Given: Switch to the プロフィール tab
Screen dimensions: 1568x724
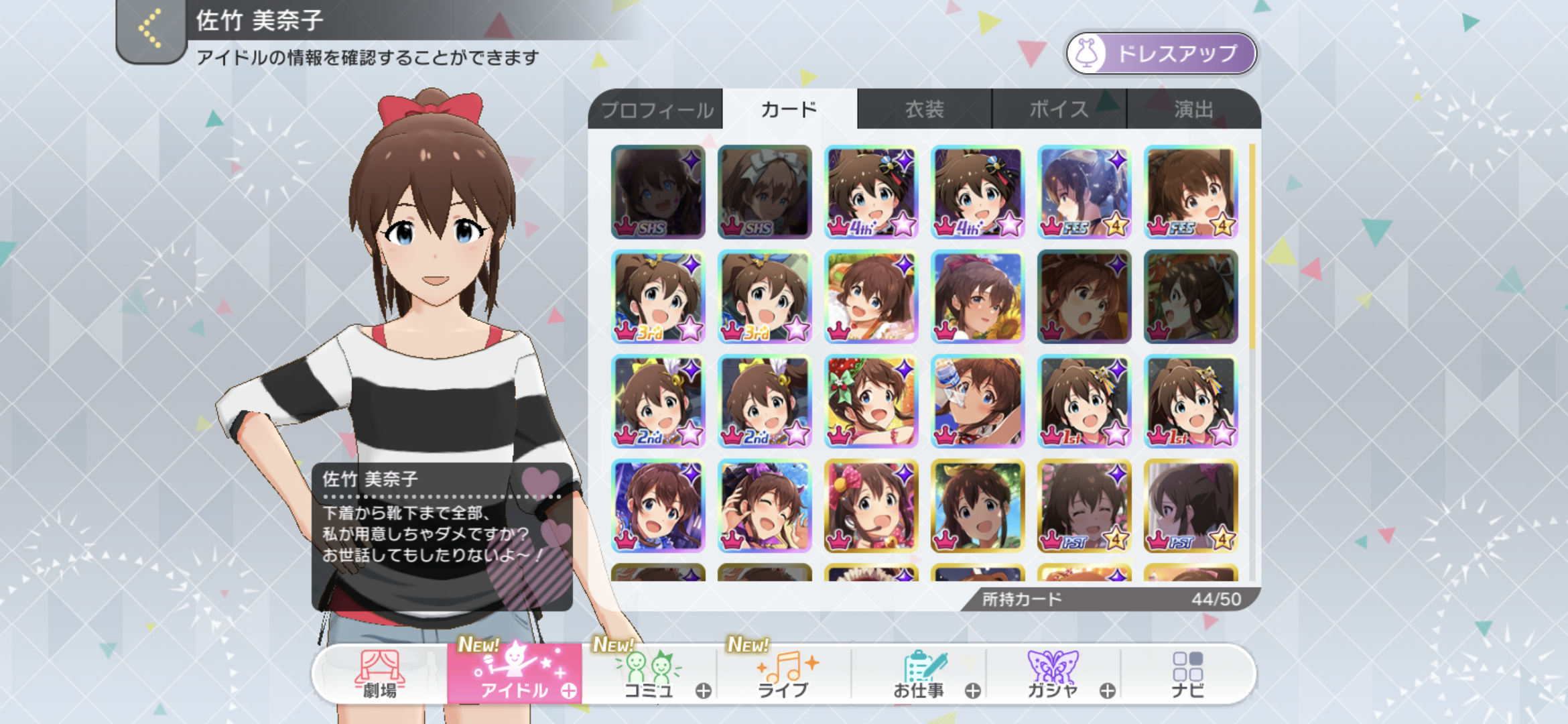Looking at the screenshot, I should tap(656, 109).
